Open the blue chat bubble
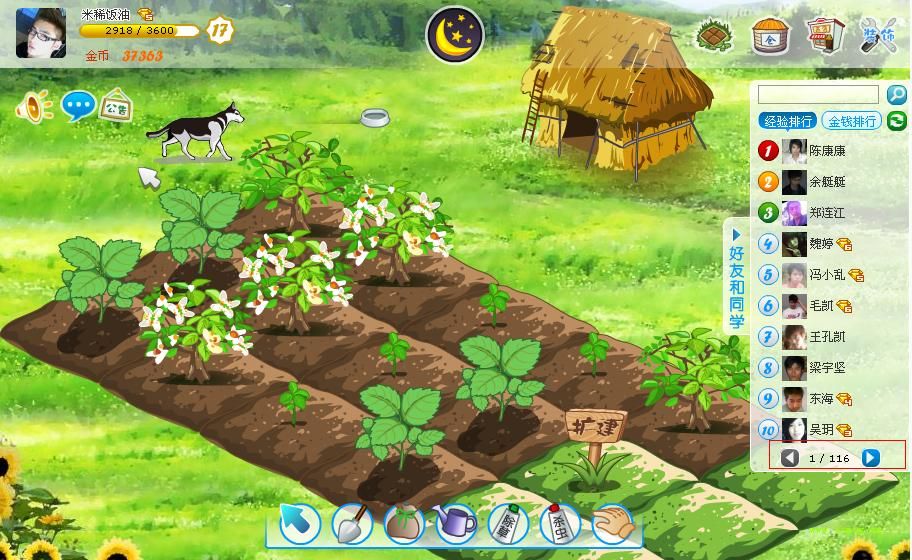The width and height of the screenshot is (912, 560). 78,105
